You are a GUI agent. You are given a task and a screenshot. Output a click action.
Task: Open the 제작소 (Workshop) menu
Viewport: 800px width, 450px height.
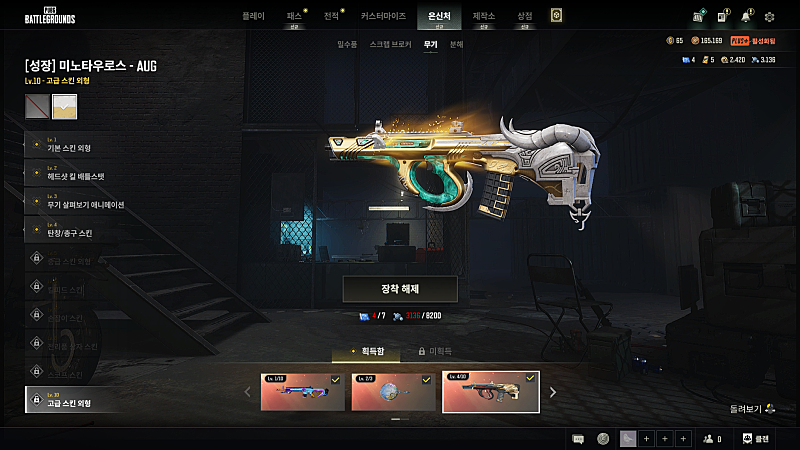(x=484, y=16)
